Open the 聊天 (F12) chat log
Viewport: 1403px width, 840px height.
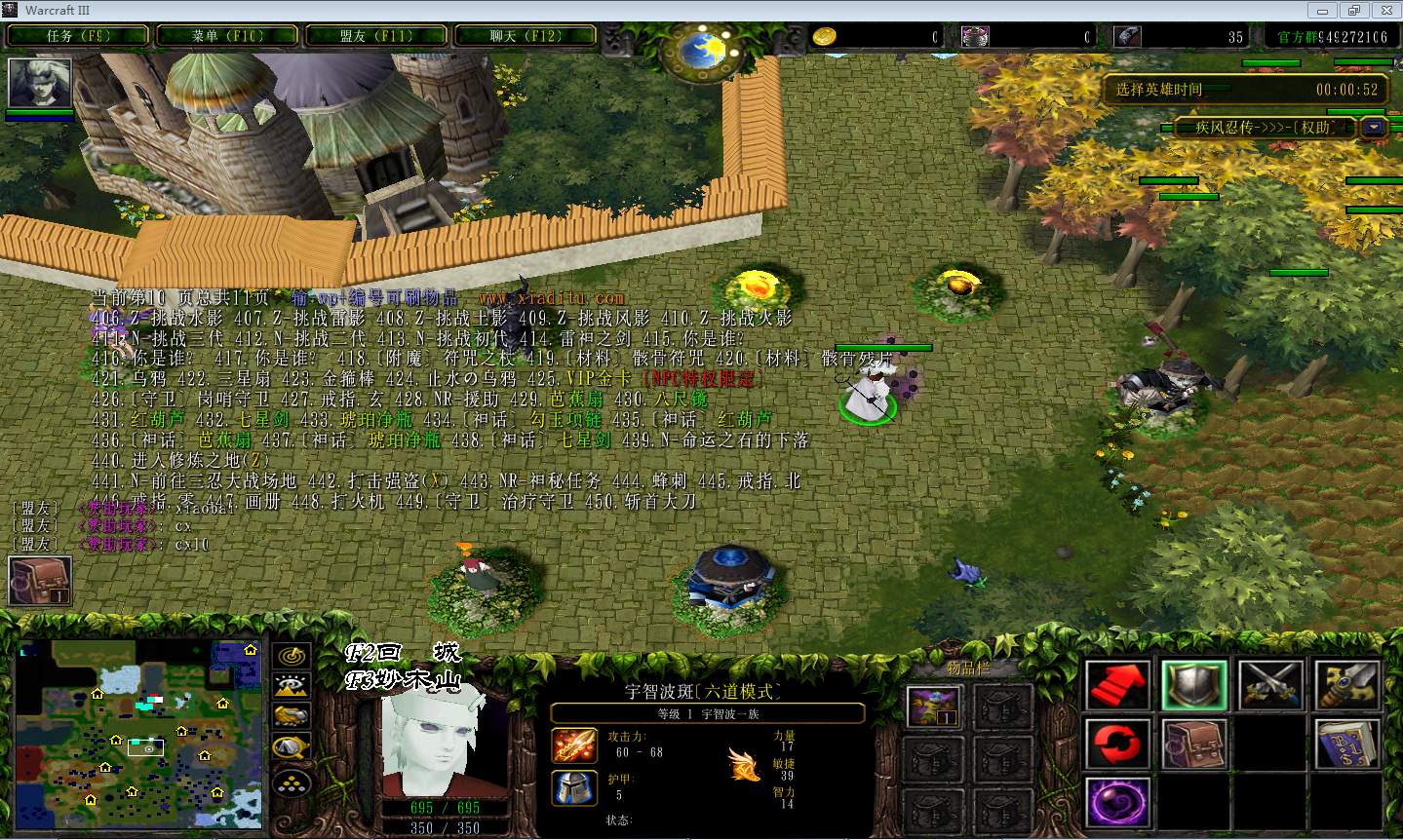coord(526,36)
